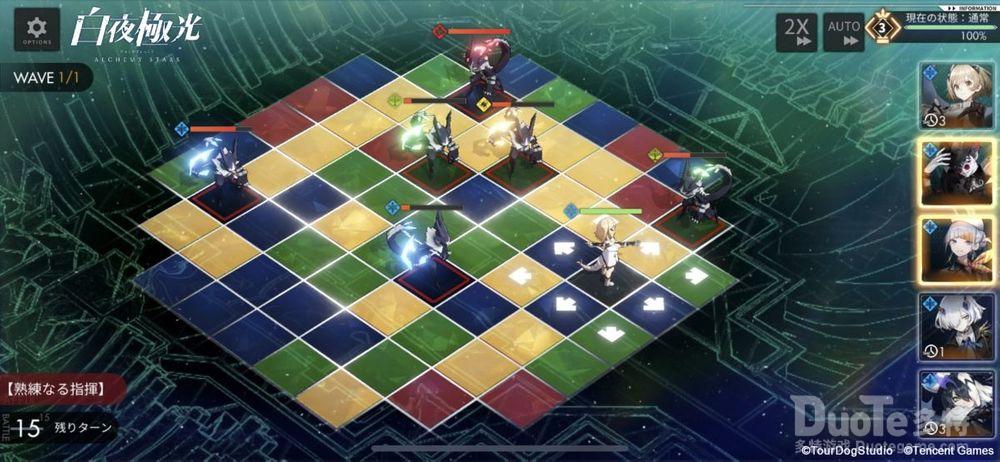Toggle the 2X speed button
The height and width of the screenshot is (462, 1000).
797,32
